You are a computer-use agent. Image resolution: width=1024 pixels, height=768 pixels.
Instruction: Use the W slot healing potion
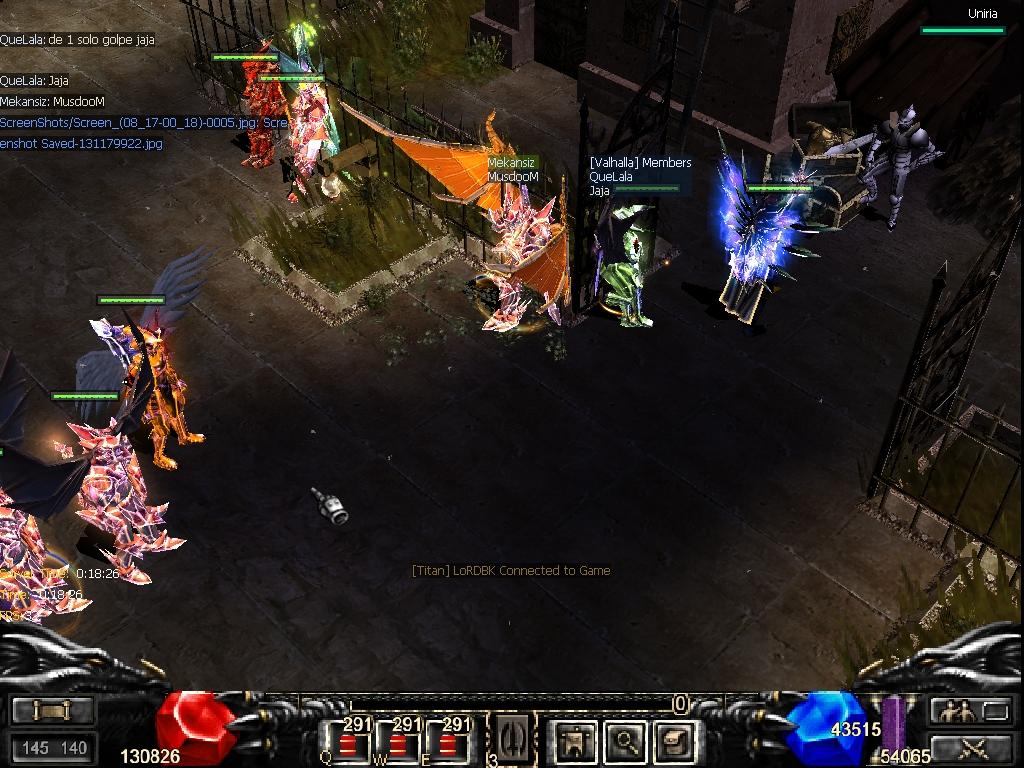pos(397,742)
